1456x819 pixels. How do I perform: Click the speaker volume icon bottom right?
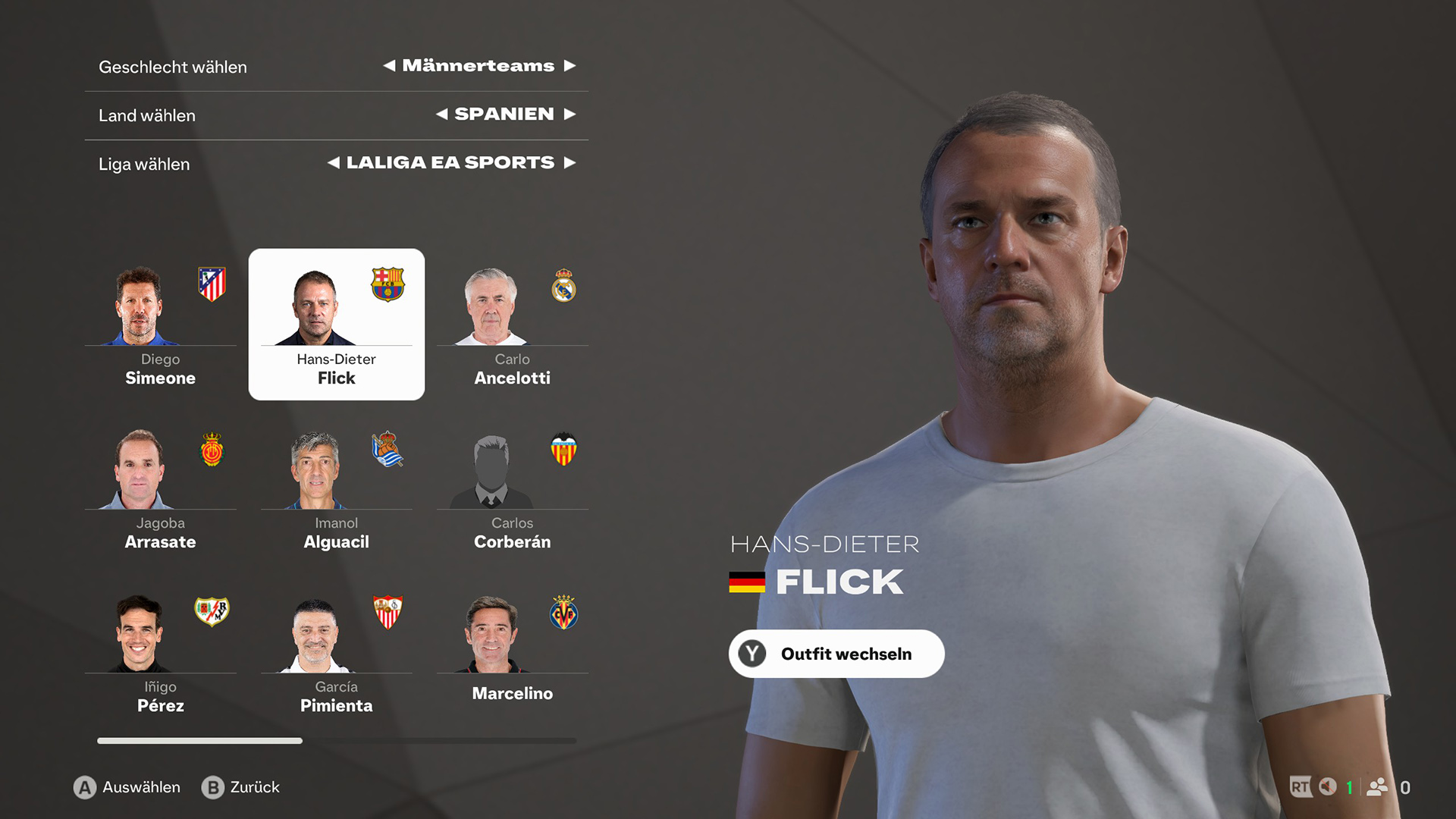pos(1327,787)
